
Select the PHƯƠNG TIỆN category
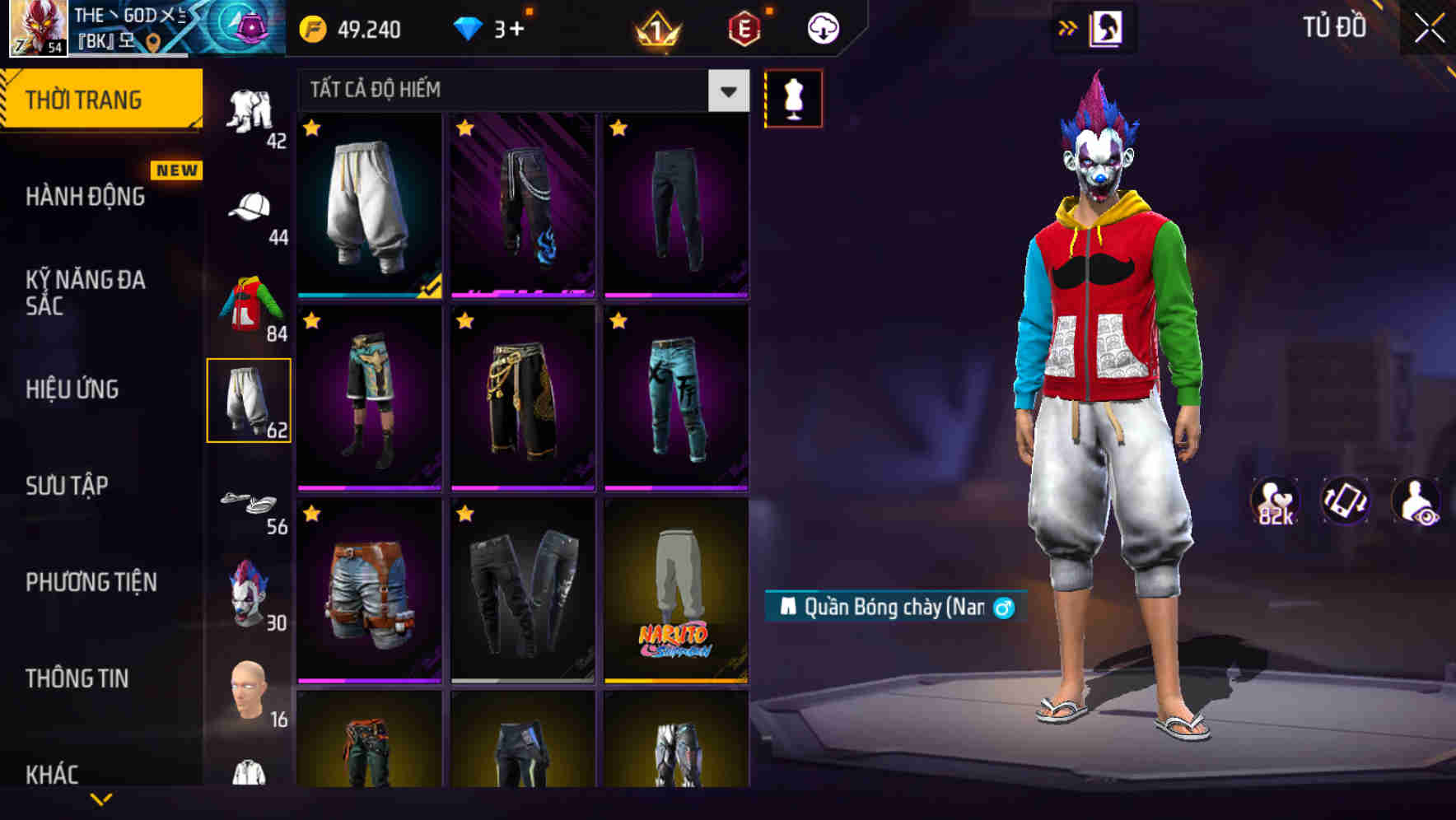pyautogui.click(x=91, y=581)
